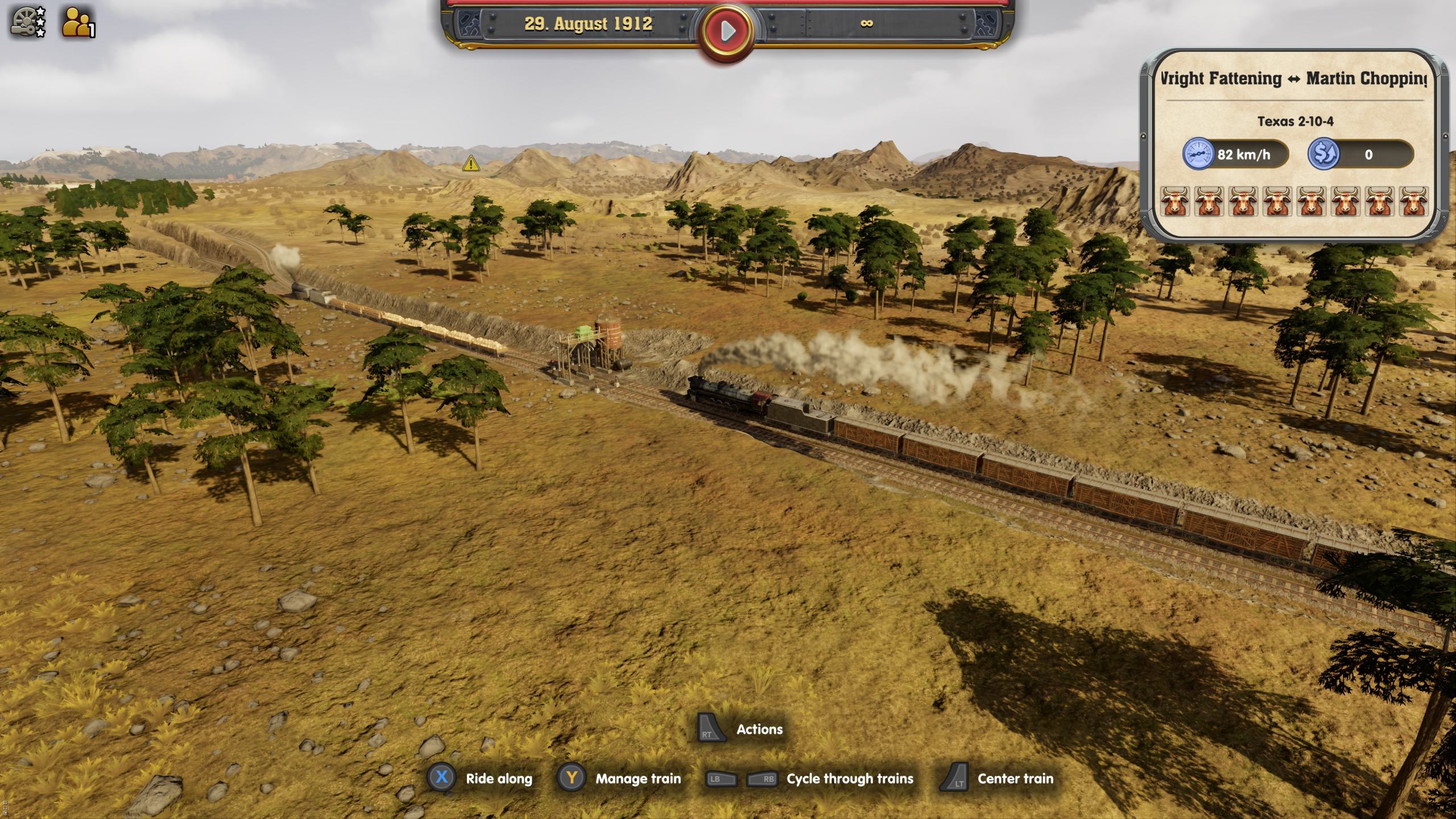Screen dimensions: 1456x819
Task: Click the X button icon for Ride along
Action: 443,779
